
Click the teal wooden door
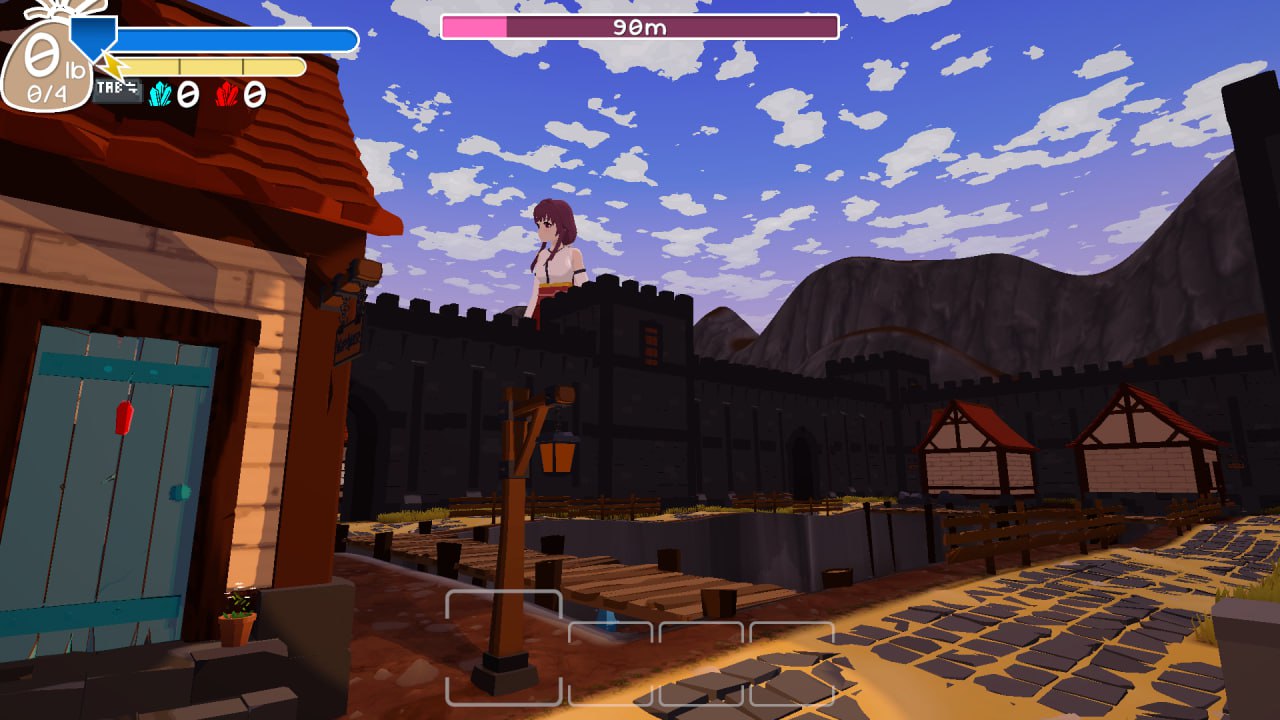[115, 470]
